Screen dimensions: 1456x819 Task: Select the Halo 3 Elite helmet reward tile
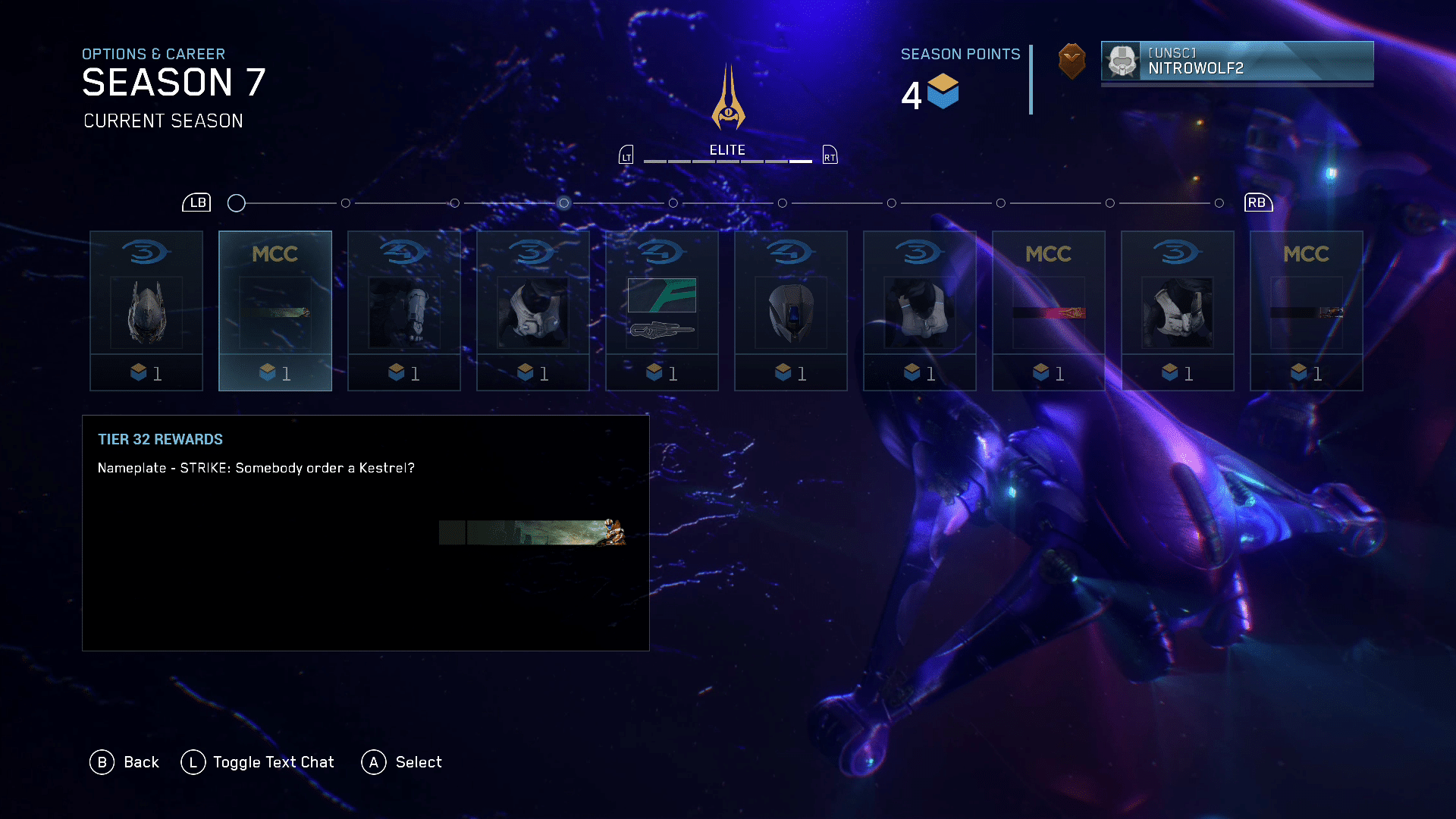point(146,311)
